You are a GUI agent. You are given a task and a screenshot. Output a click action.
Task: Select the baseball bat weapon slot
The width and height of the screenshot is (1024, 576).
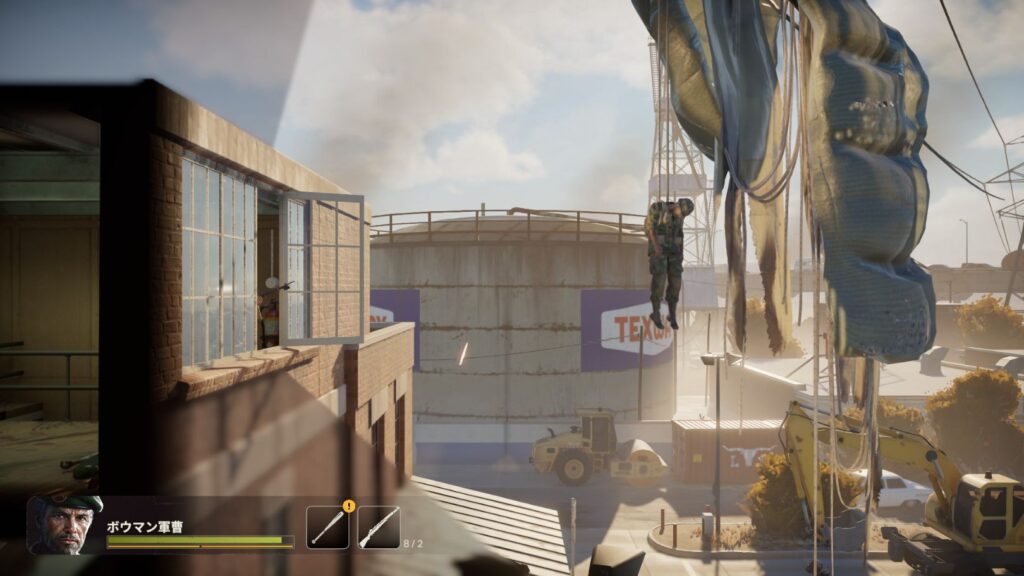point(328,527)
